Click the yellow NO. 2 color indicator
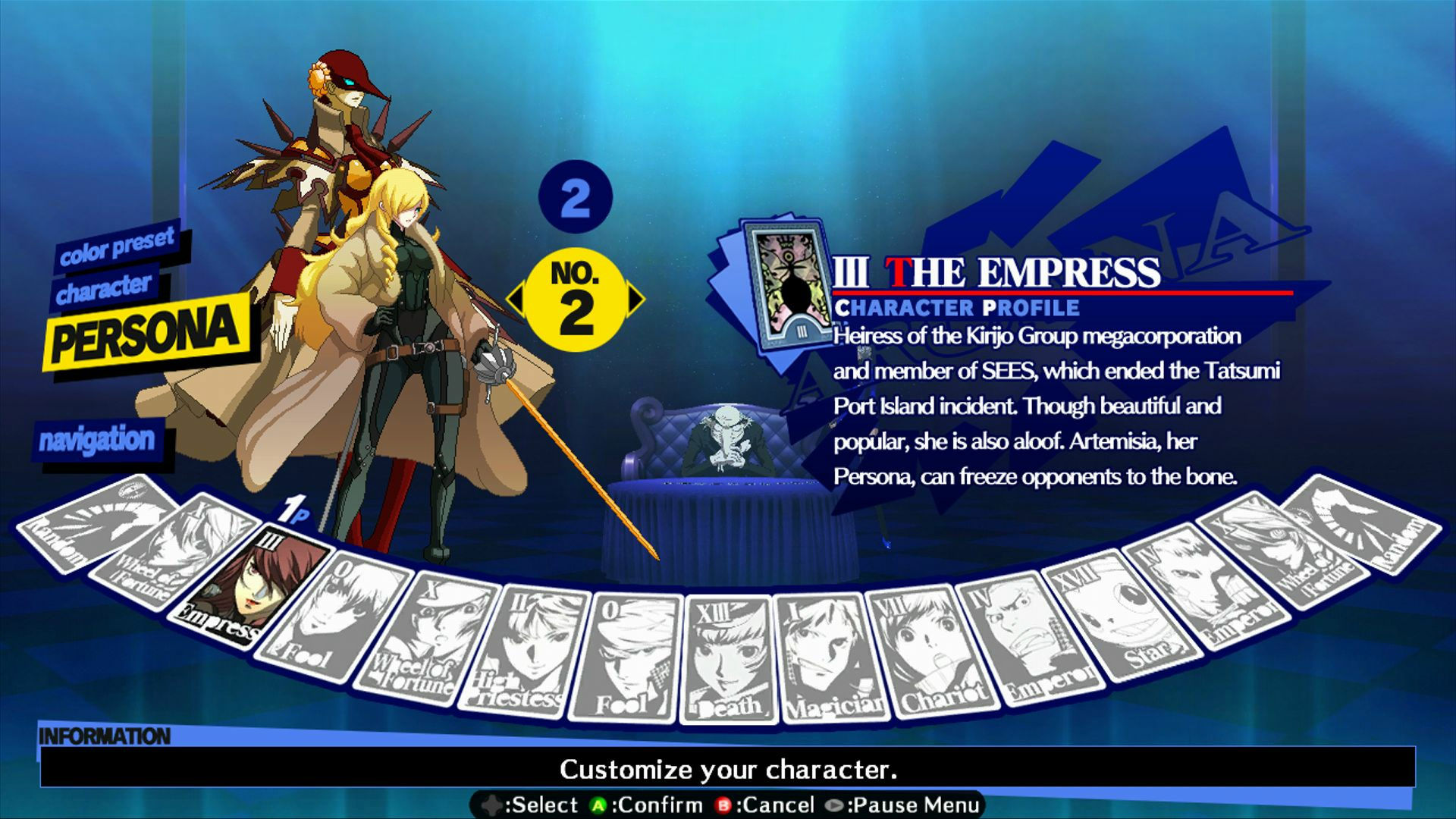Image resolution: width=1456 pixels, height=819 pixels. click(578, 297)
